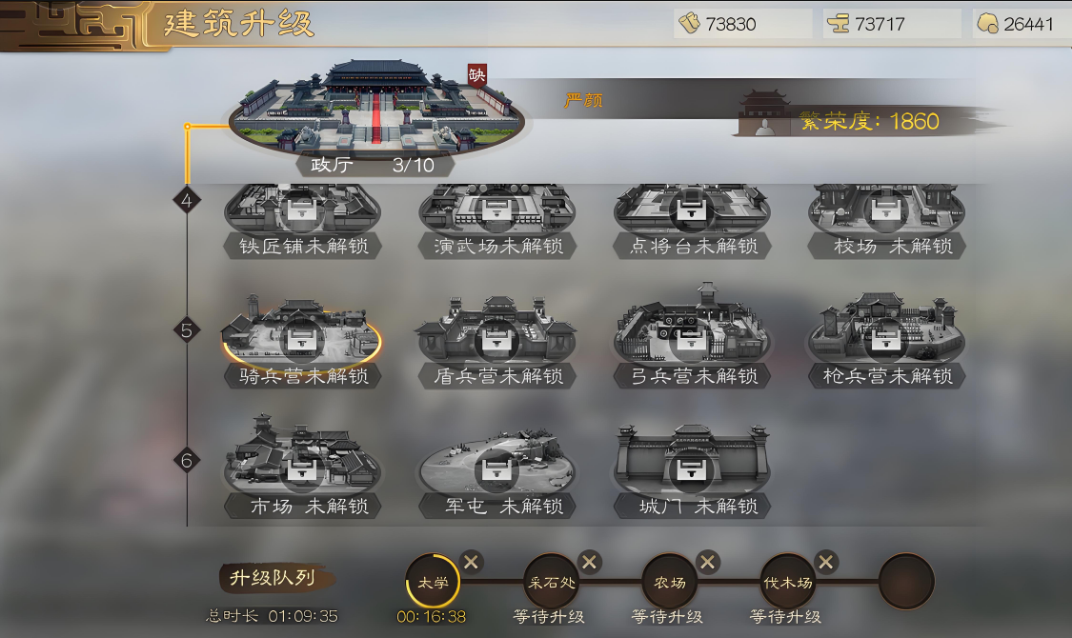
Task: Click the highlighted 骑兵营 cavalry camp
Action: 302,335
